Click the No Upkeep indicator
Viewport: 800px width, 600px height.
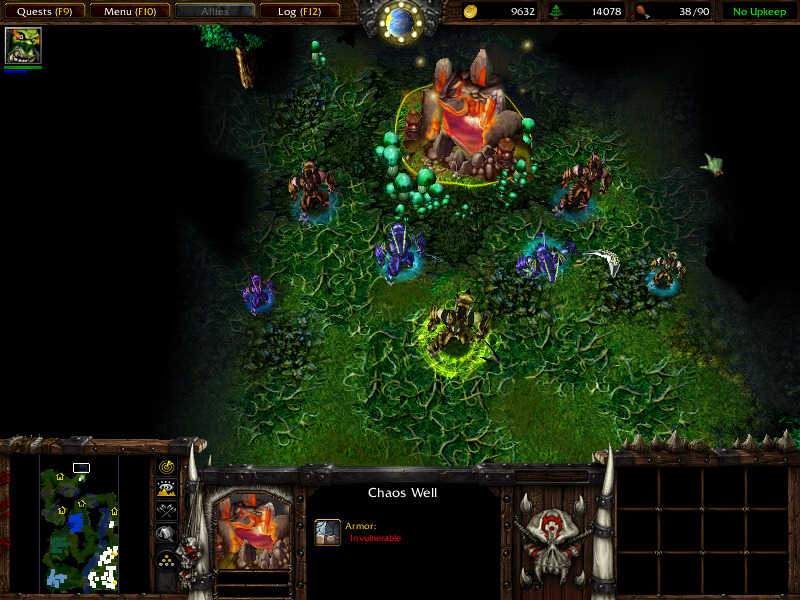coord(758,12)
